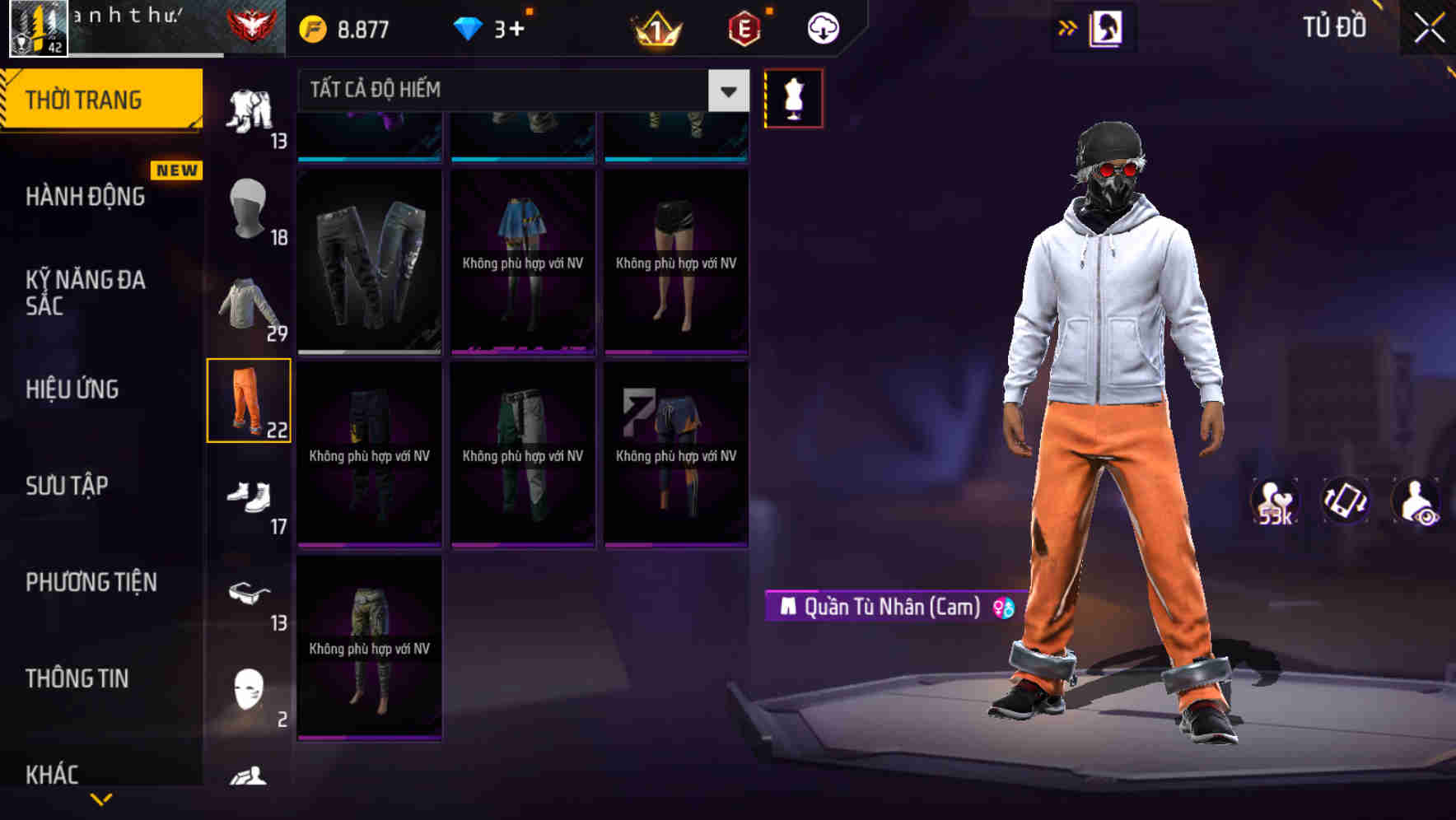Viewport: 1456px width, 820px height.
Task: Click the double-chevron collapse arrows near top right
Action: tap(1066, 27)
